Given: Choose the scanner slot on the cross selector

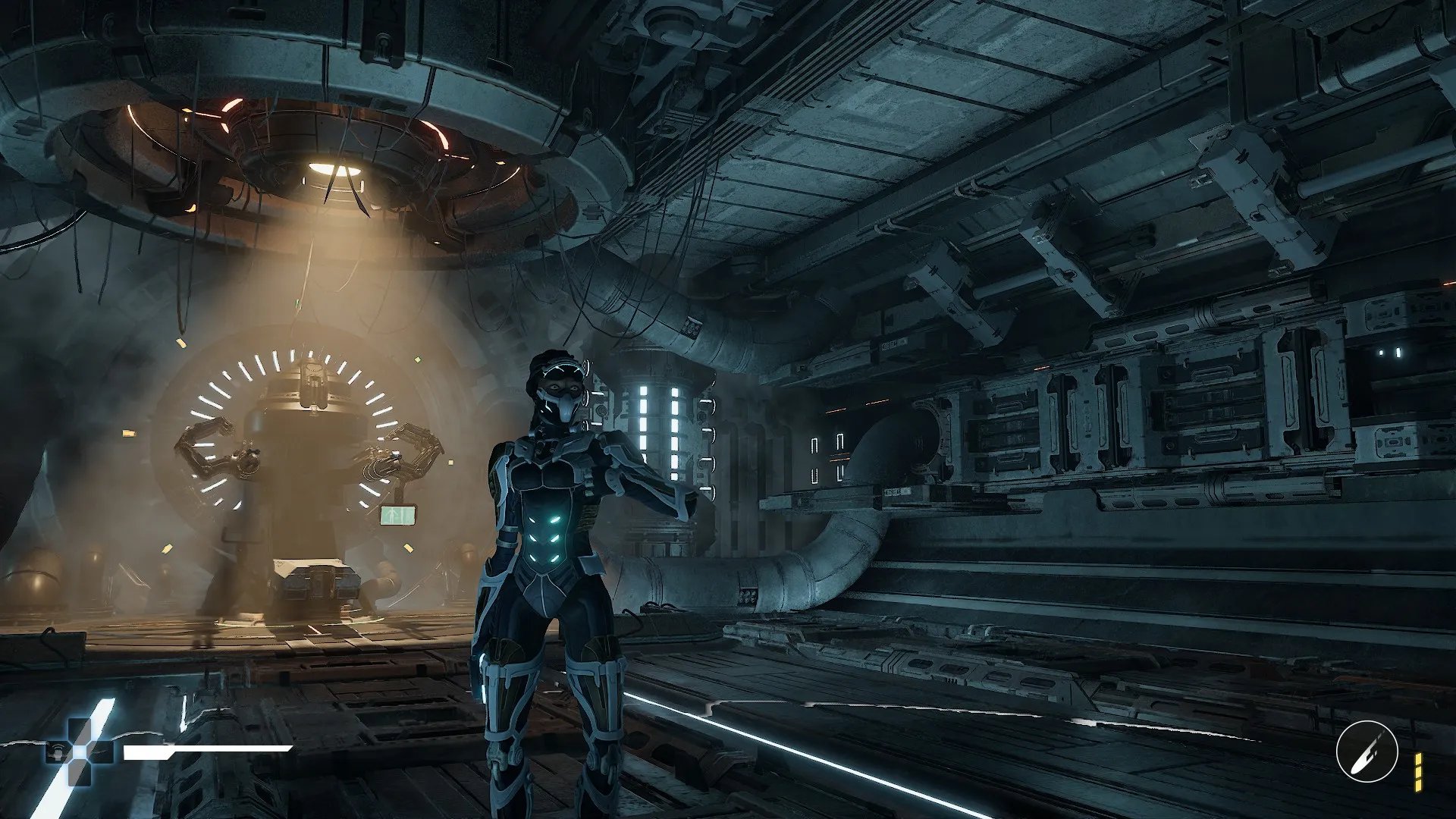Looking at the screenshot, I should [57, 752].
